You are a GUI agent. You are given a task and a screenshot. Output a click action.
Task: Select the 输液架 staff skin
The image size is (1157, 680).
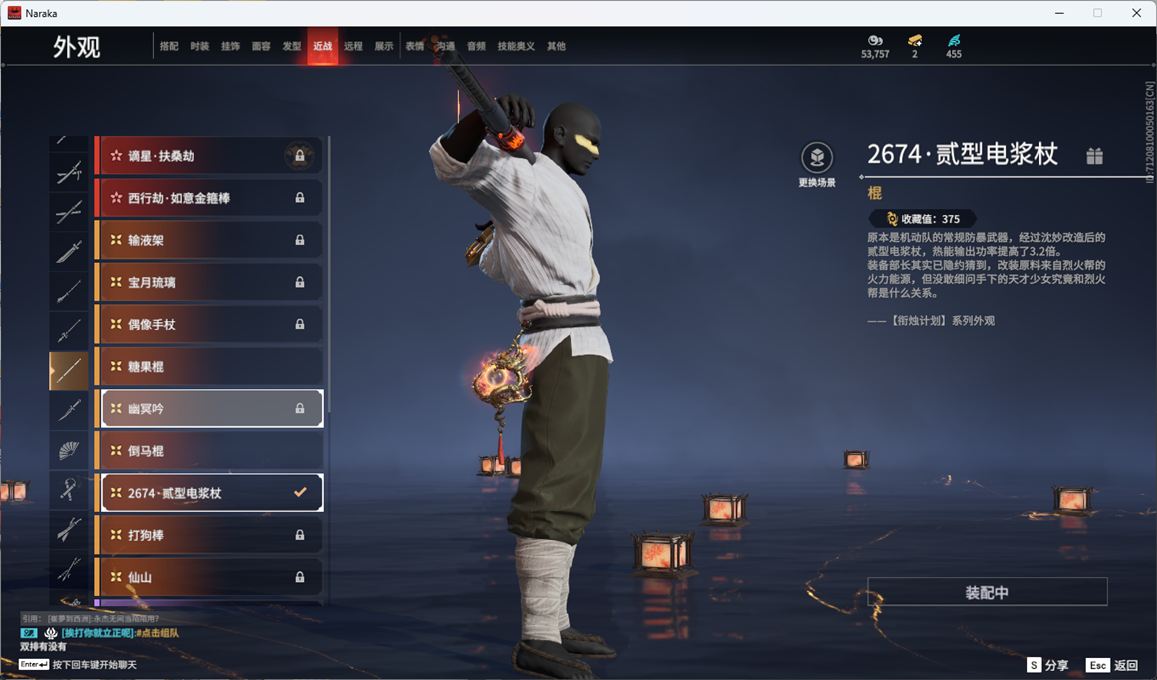[x=208, y=240]
